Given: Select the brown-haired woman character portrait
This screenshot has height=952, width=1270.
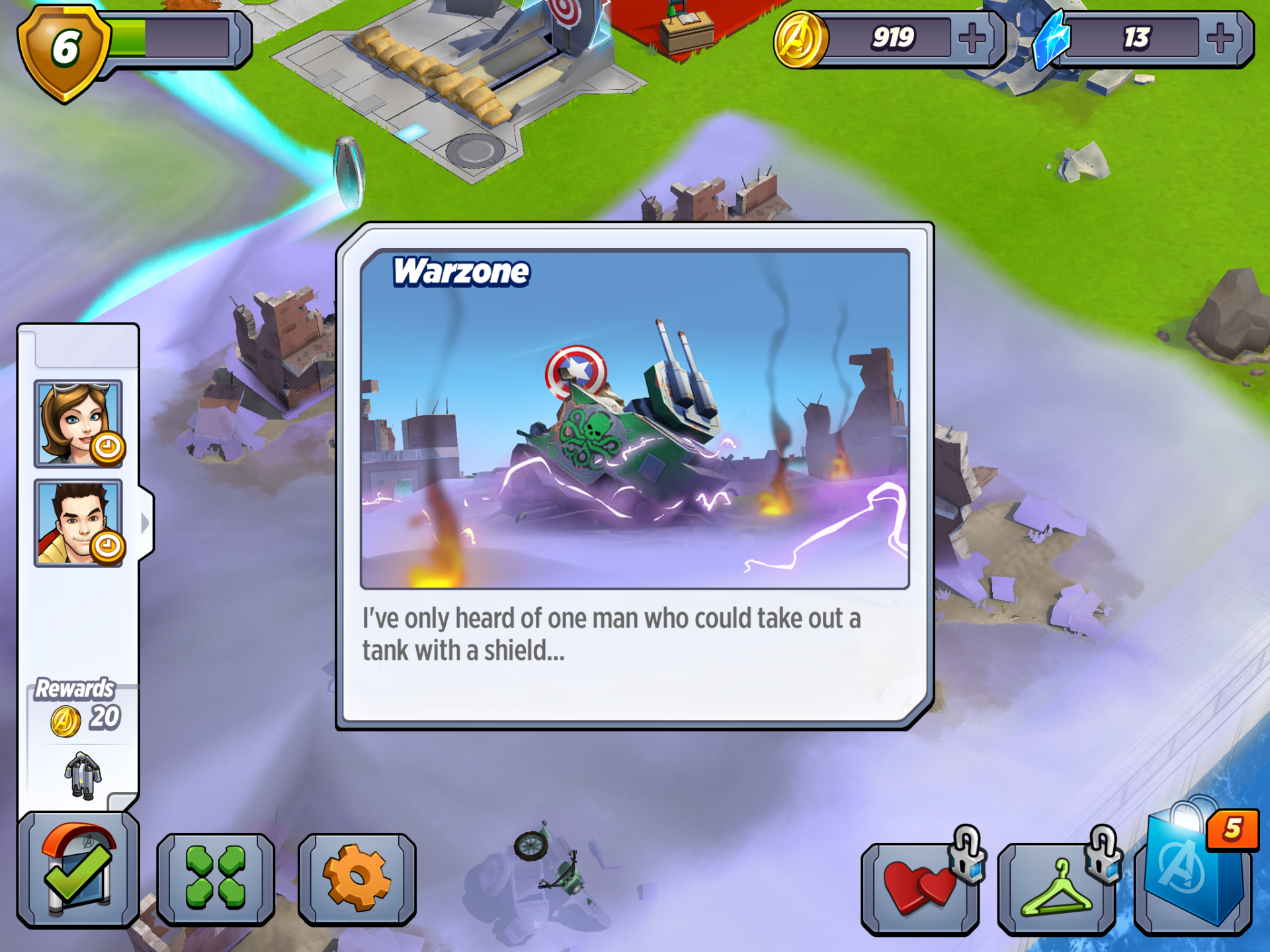Looking at the screenshot, I should pyautogui.click(x=78, y=423).
